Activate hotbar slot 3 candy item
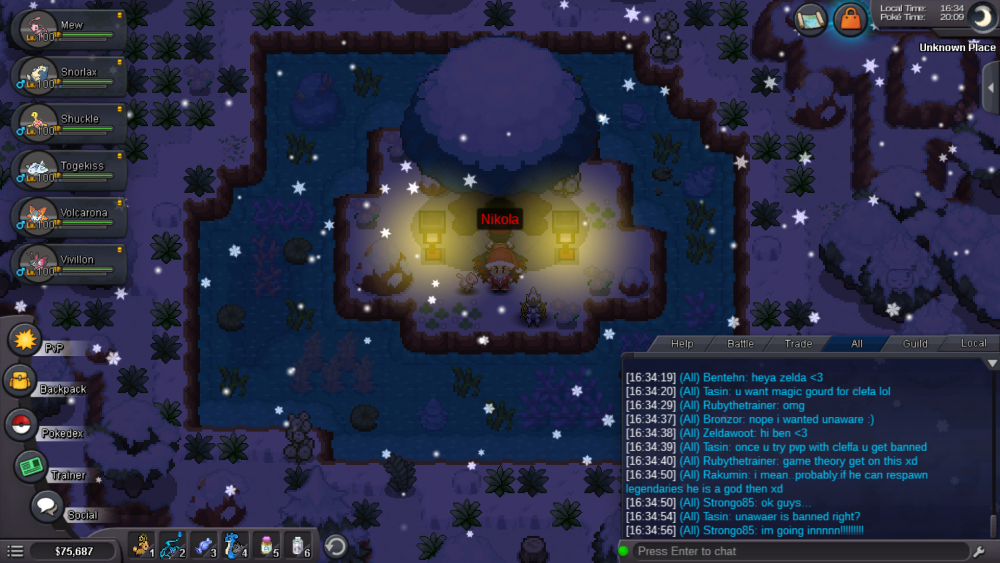This screenshot has height=563, width=1000. (x=204, y=546)
